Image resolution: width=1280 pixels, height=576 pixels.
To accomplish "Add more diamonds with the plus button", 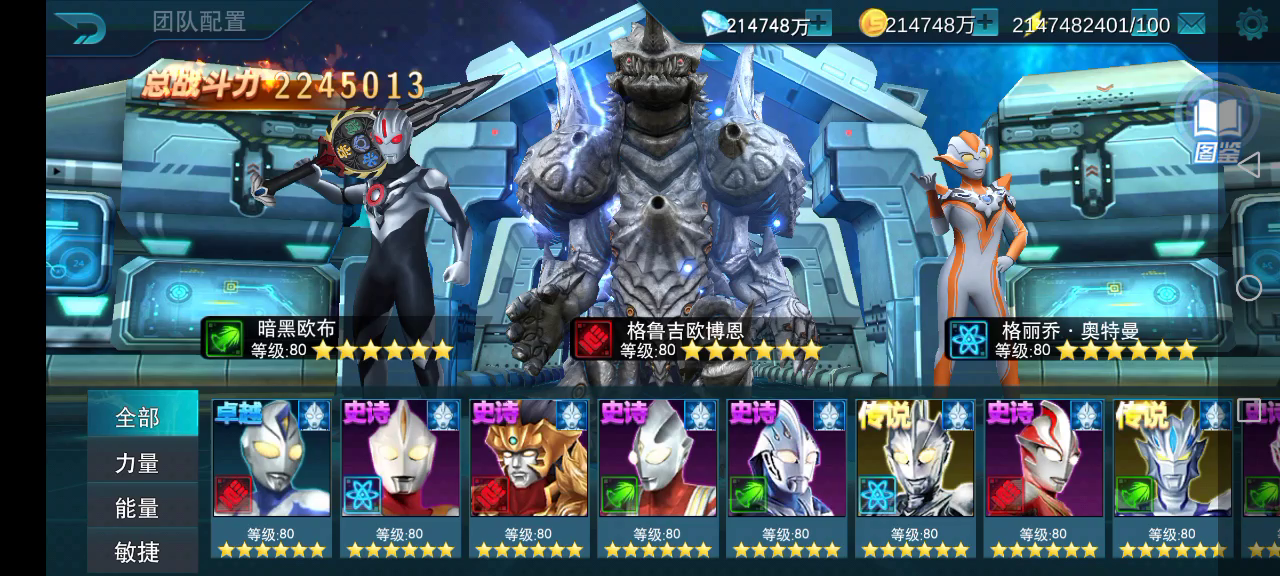I will click(819, 23).
